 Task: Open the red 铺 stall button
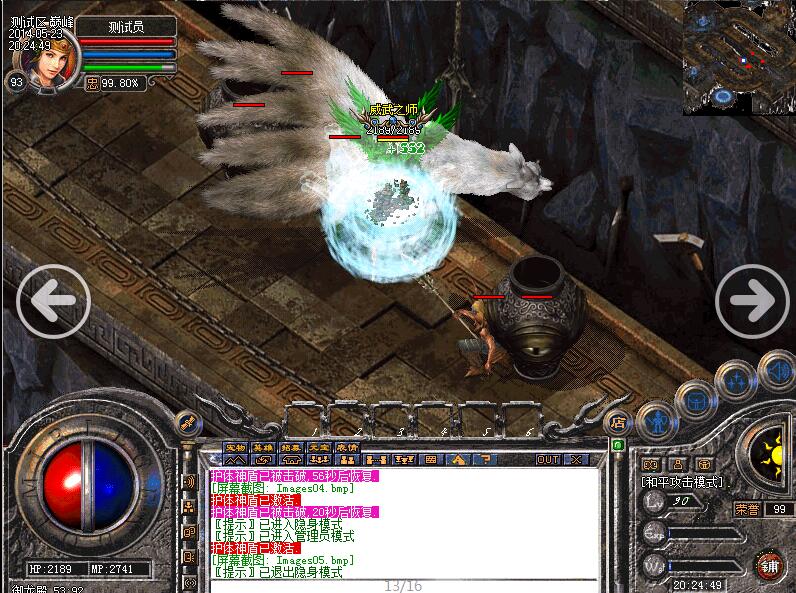pyautogui.click(x=768, y=564)
